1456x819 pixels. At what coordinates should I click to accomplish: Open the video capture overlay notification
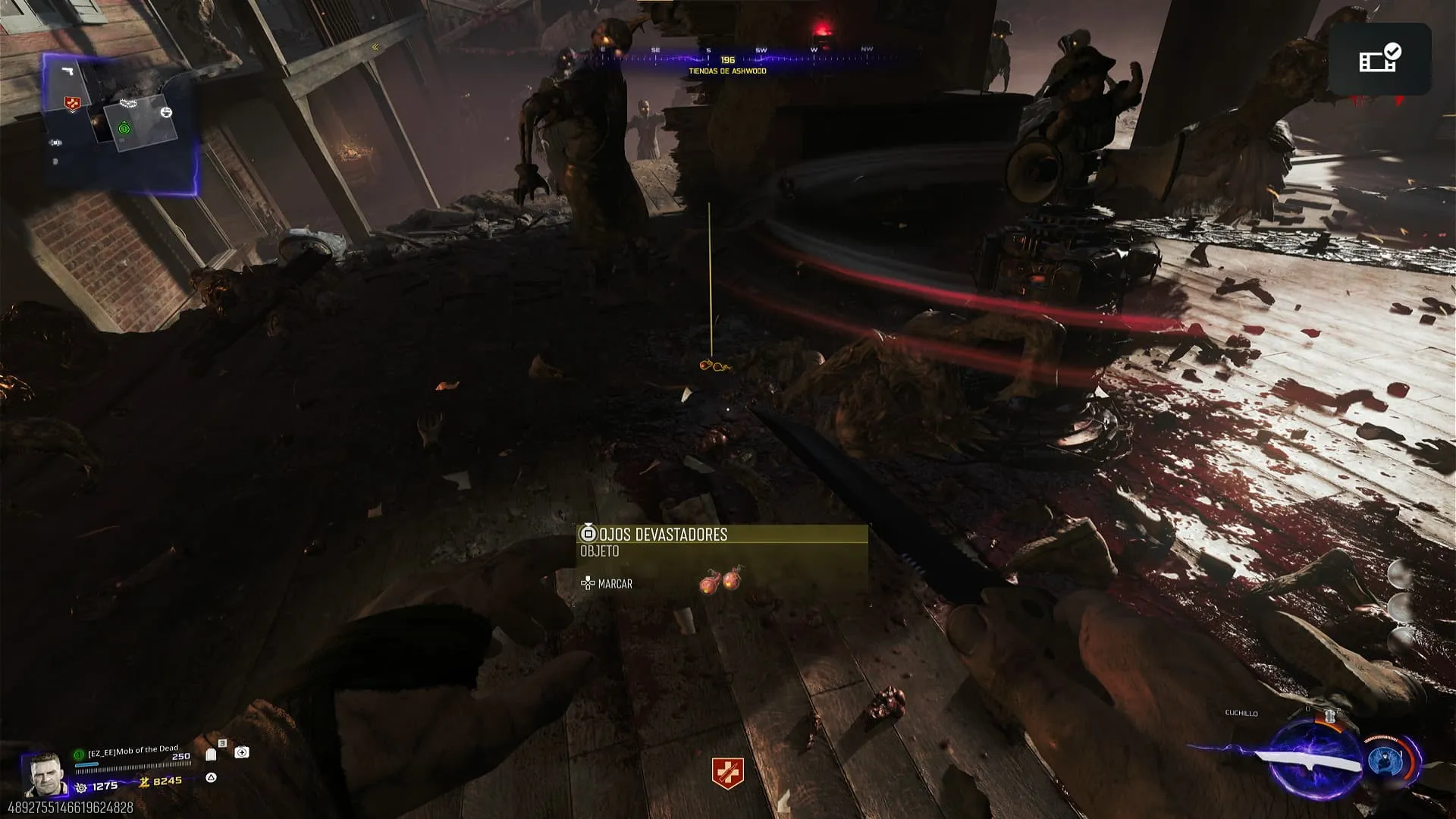[1379, 58]
